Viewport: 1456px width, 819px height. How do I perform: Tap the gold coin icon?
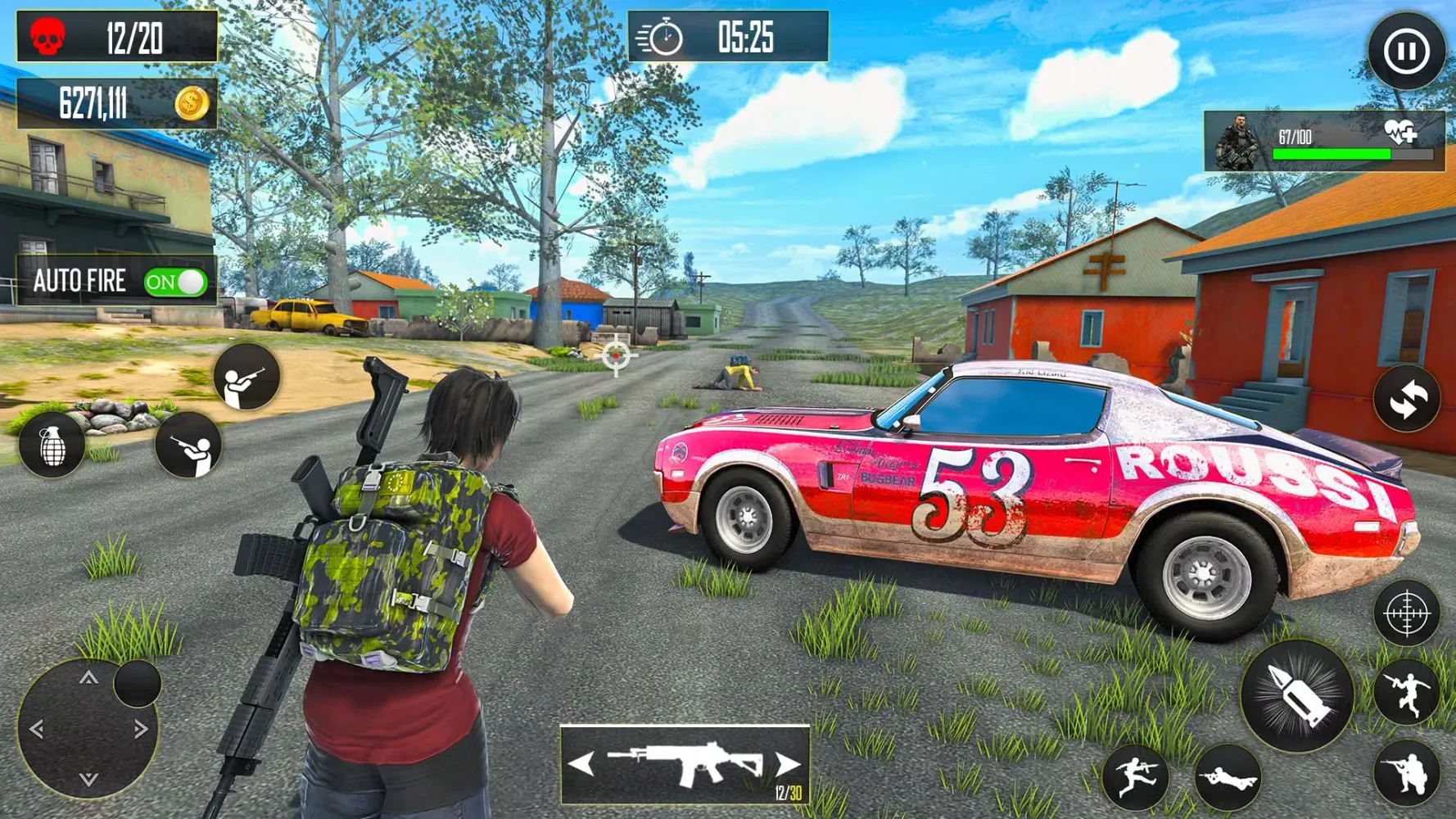click(192, 104)
